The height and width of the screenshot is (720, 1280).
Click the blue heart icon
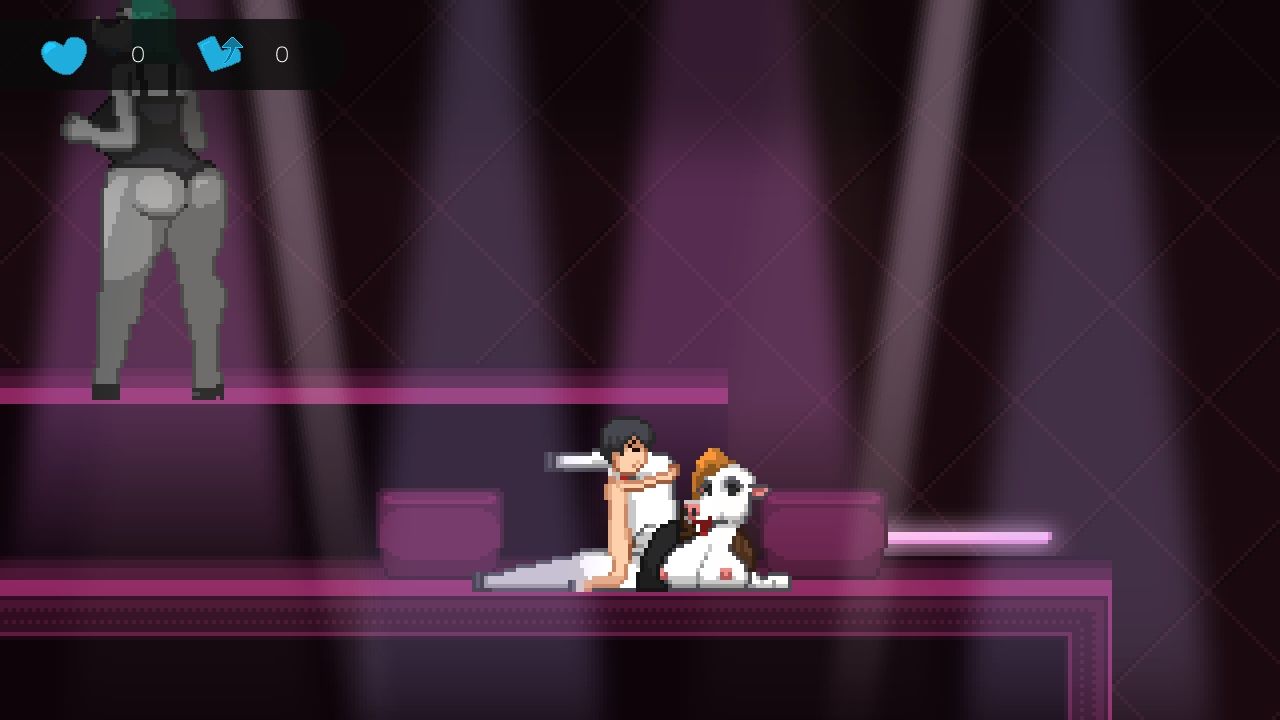click(x=64, y=55)
